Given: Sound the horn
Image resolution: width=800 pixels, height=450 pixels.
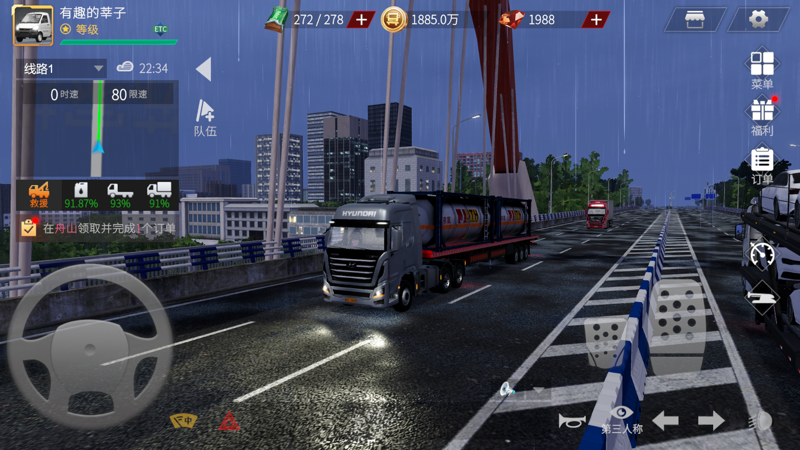Looking at the screenshot, I should pos(570,421).
